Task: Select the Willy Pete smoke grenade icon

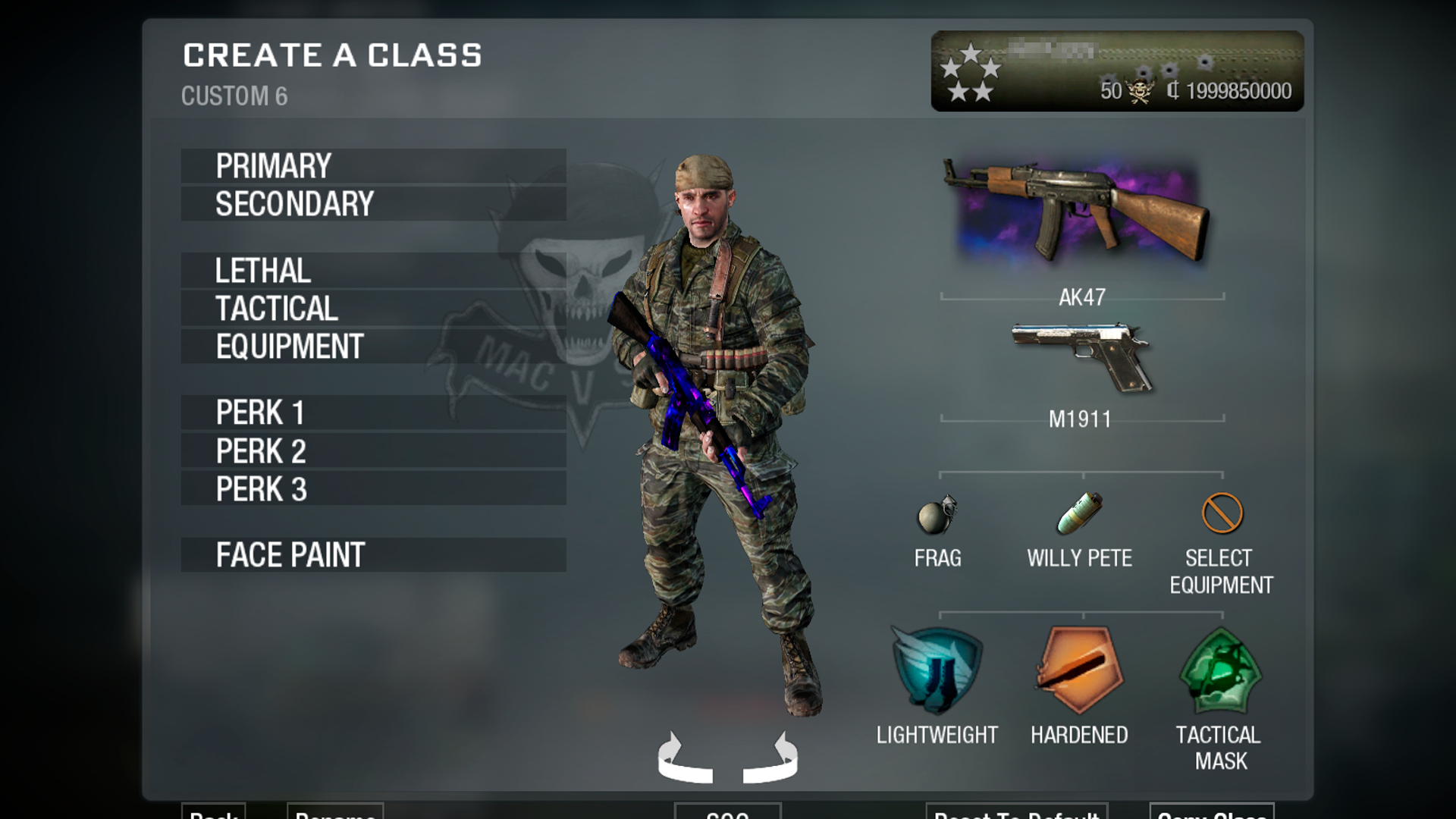Action: click(x=1080, y=513)
